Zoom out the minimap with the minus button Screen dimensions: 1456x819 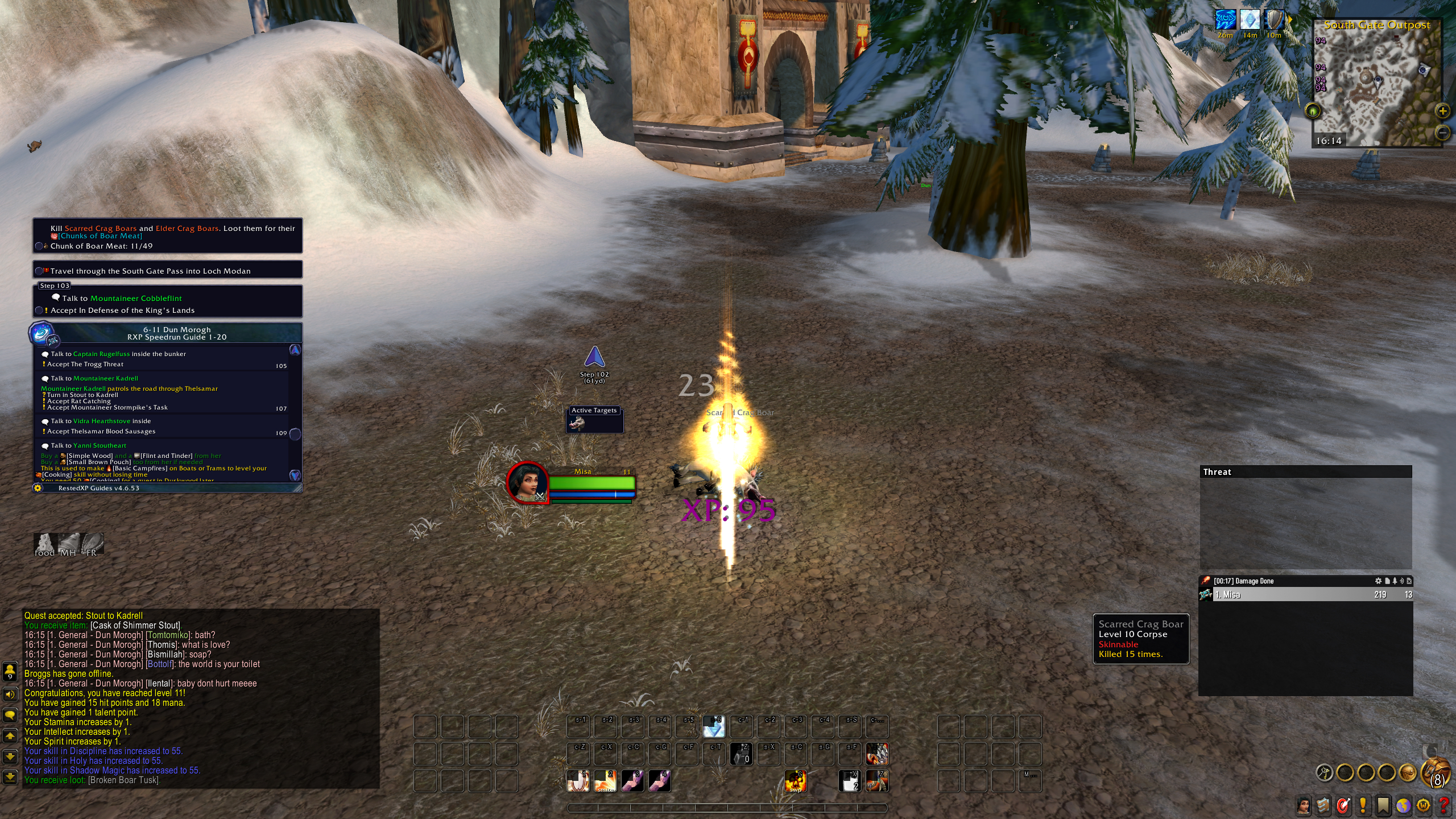(x=1443, y=133)
